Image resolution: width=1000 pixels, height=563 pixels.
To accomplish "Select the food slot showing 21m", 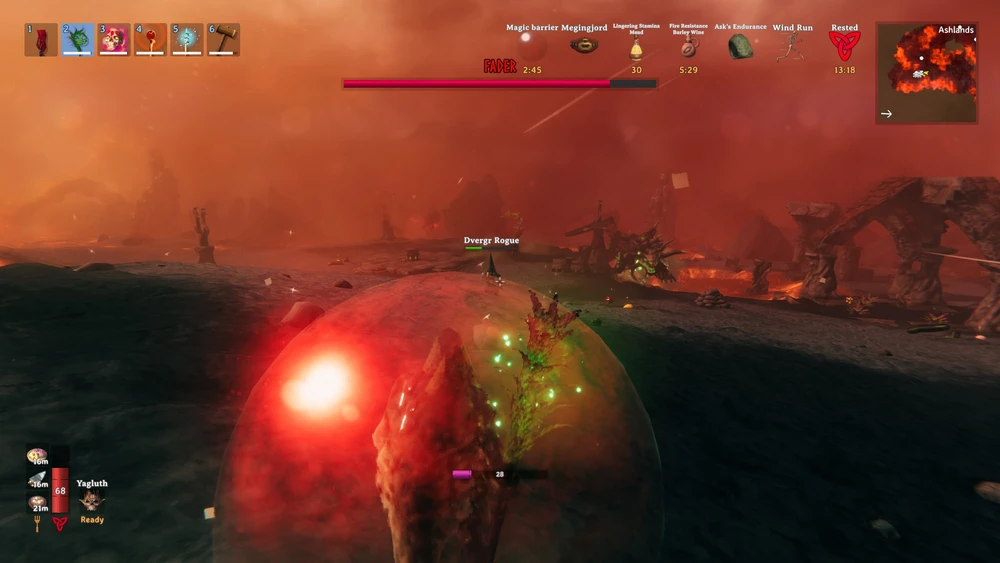I will 38,503.
